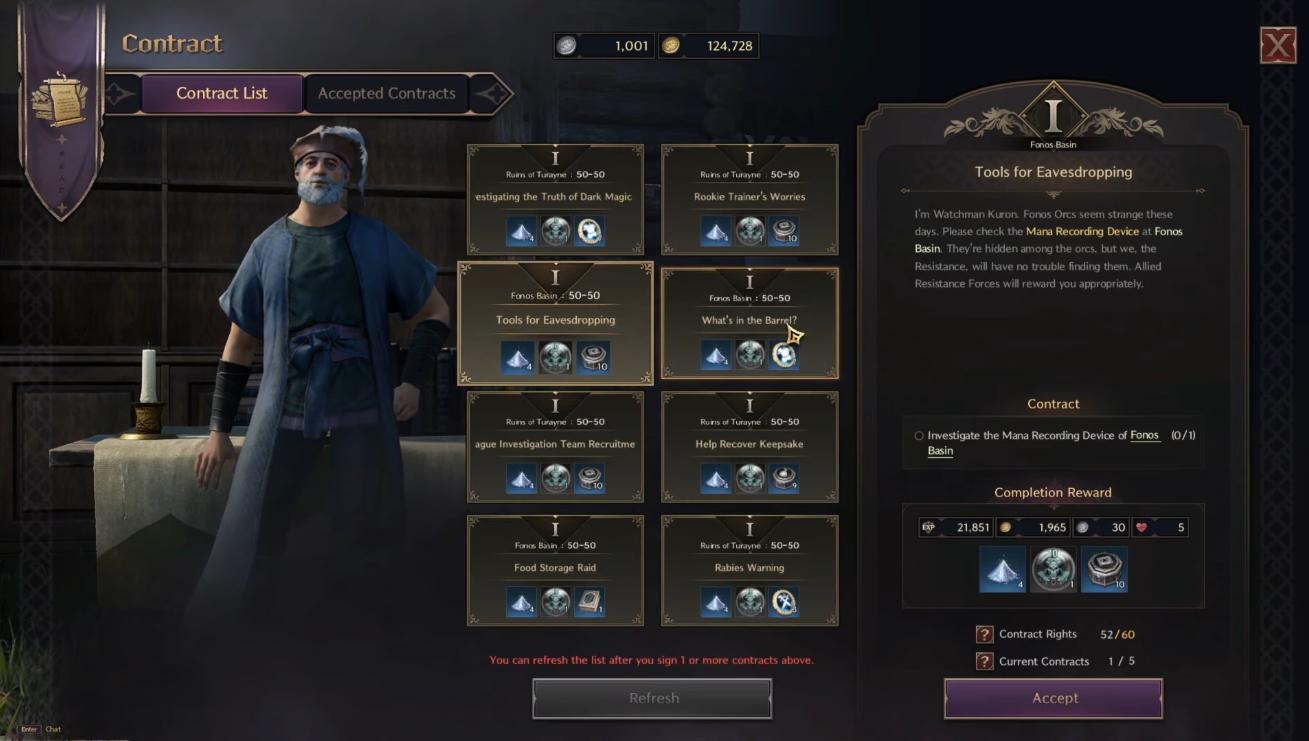1309x741 pixels.
Task: Refresh the contract list
Action: click(x=652, y=698)
